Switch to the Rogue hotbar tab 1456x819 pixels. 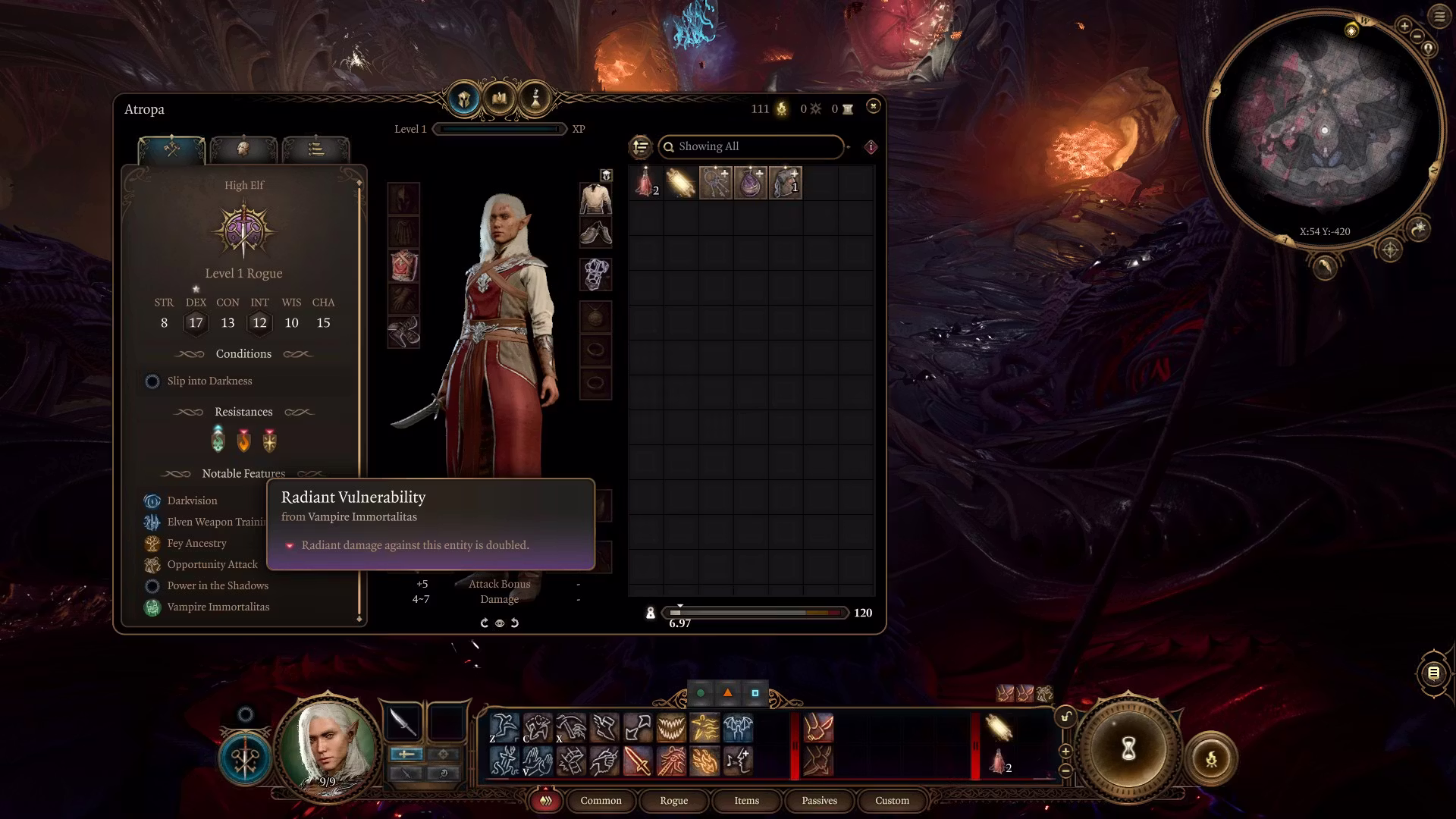pos(673,801)
